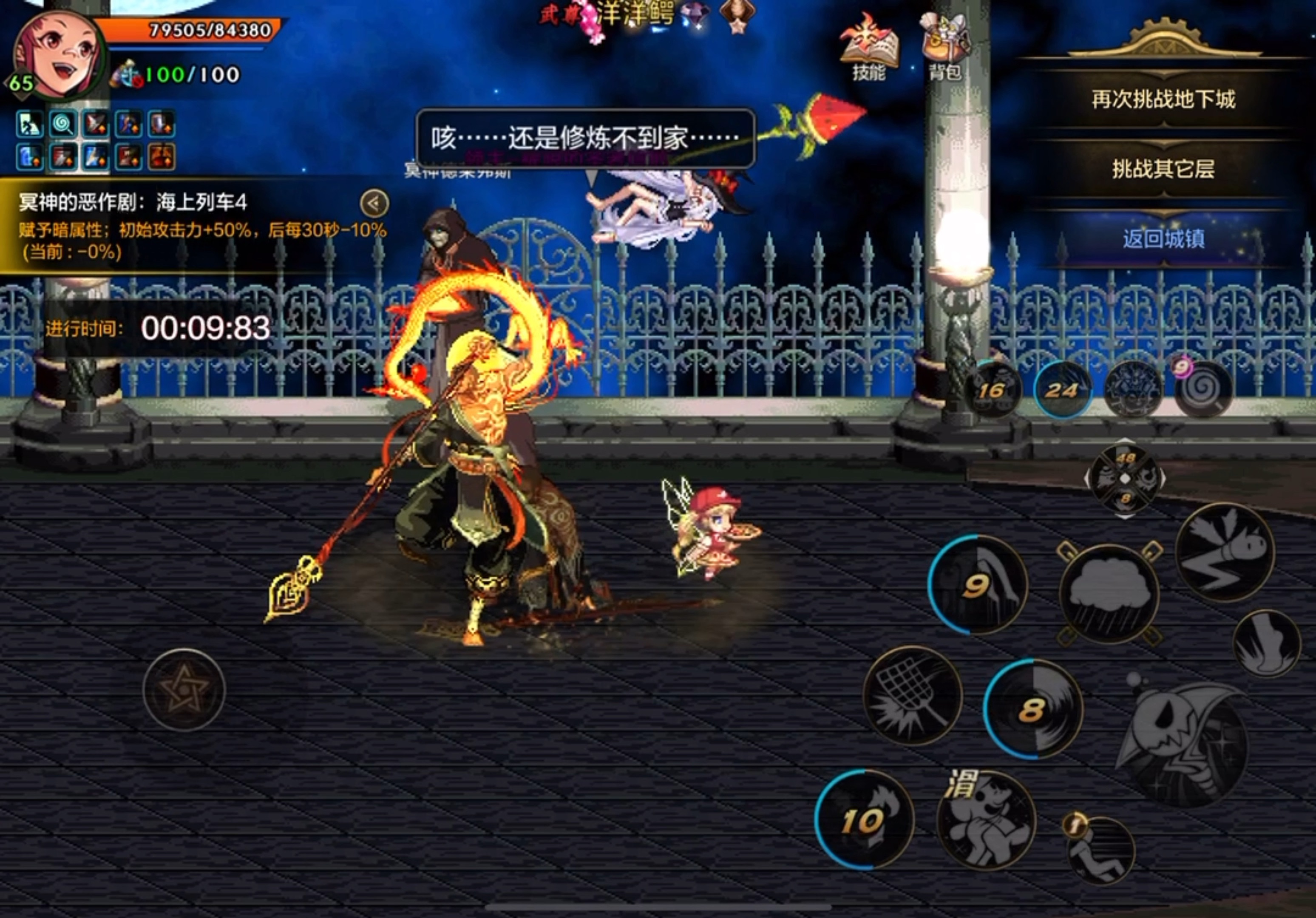
Task: Choose 挑战其它层 option
Action: [1163, 169]
